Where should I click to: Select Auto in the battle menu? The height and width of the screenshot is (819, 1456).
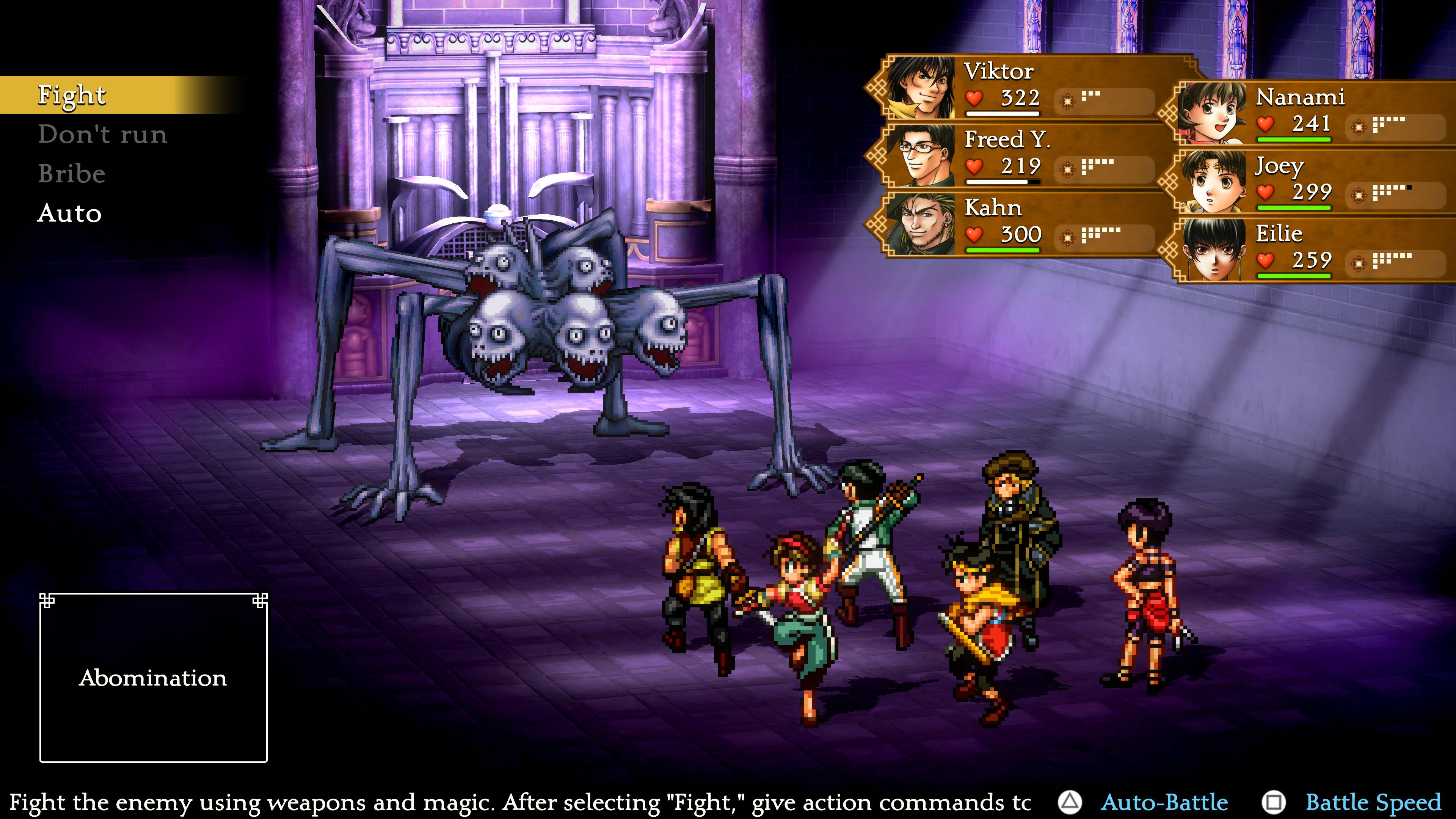(x=69, y=213)
